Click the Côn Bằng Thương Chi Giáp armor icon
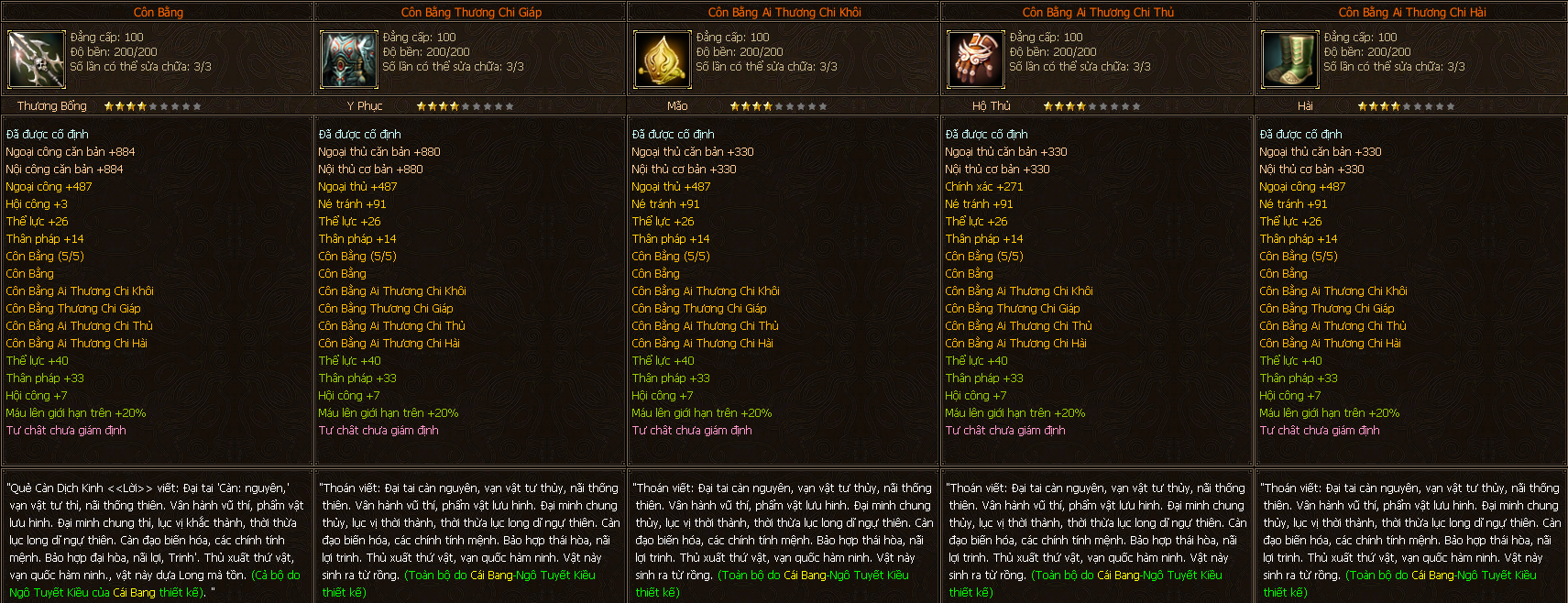The image size is (1568, 603). (348, 60)
